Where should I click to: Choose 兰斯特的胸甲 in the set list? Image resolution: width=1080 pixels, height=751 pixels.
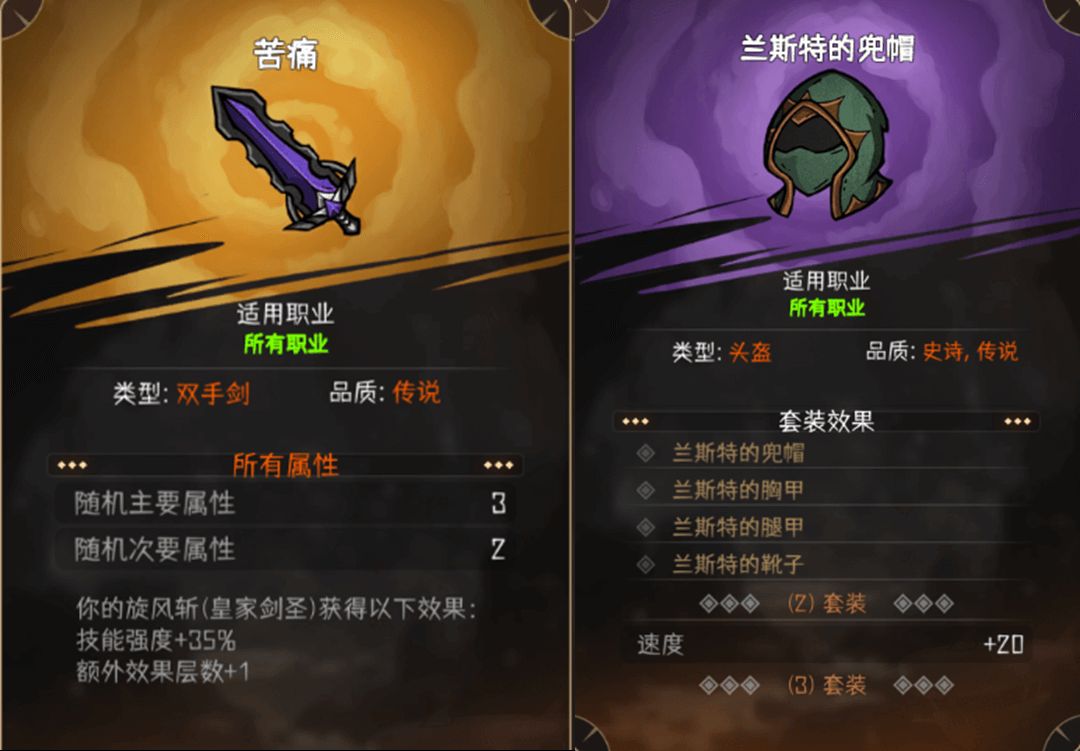click(x=738, y=490)
